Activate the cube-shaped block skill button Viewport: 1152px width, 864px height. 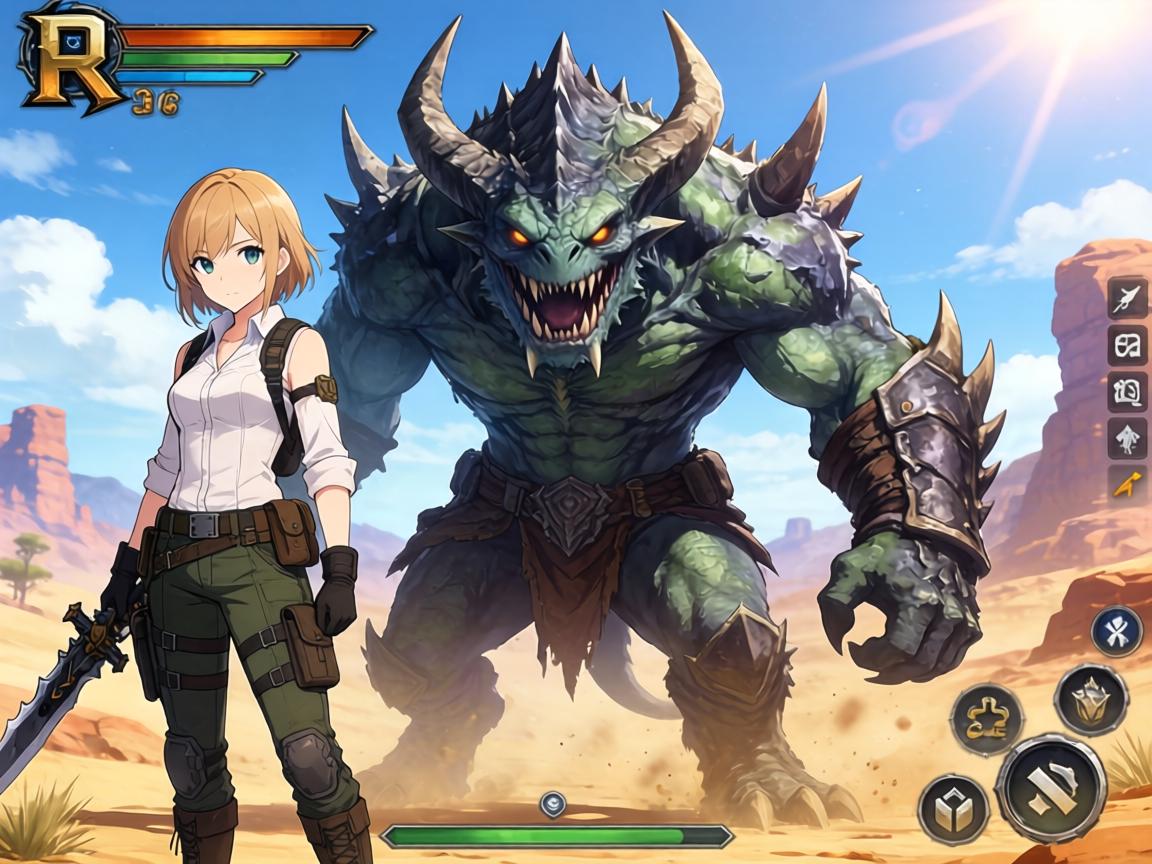953,808
